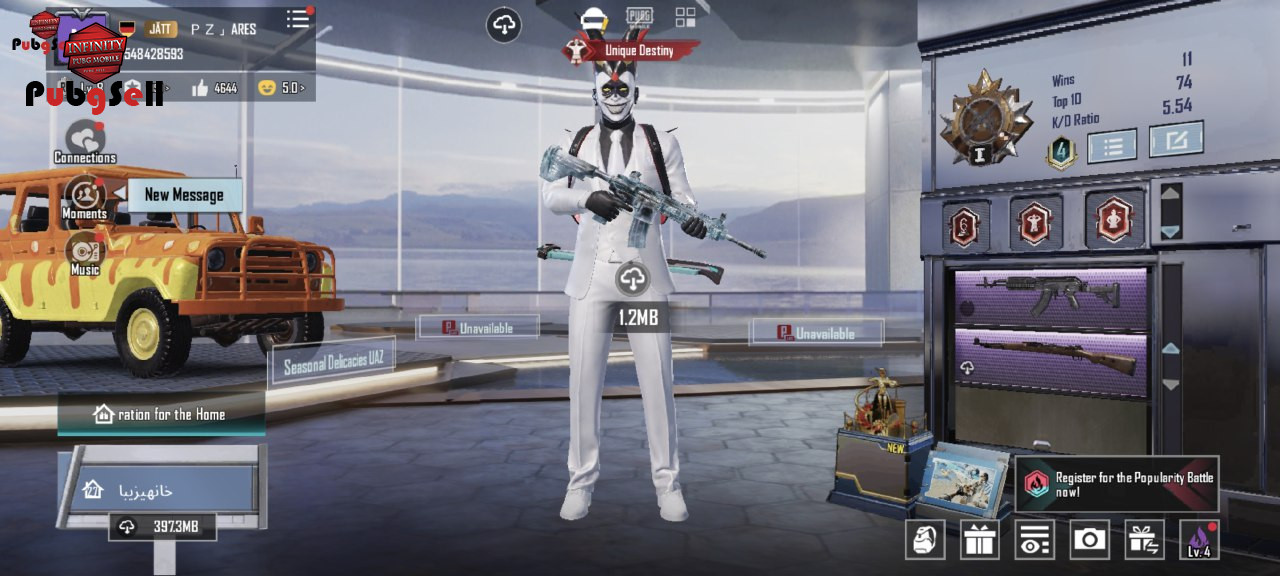
Task: Open the profile list menu with red dot
Action: pyautogui.click(x=298, y=19)
